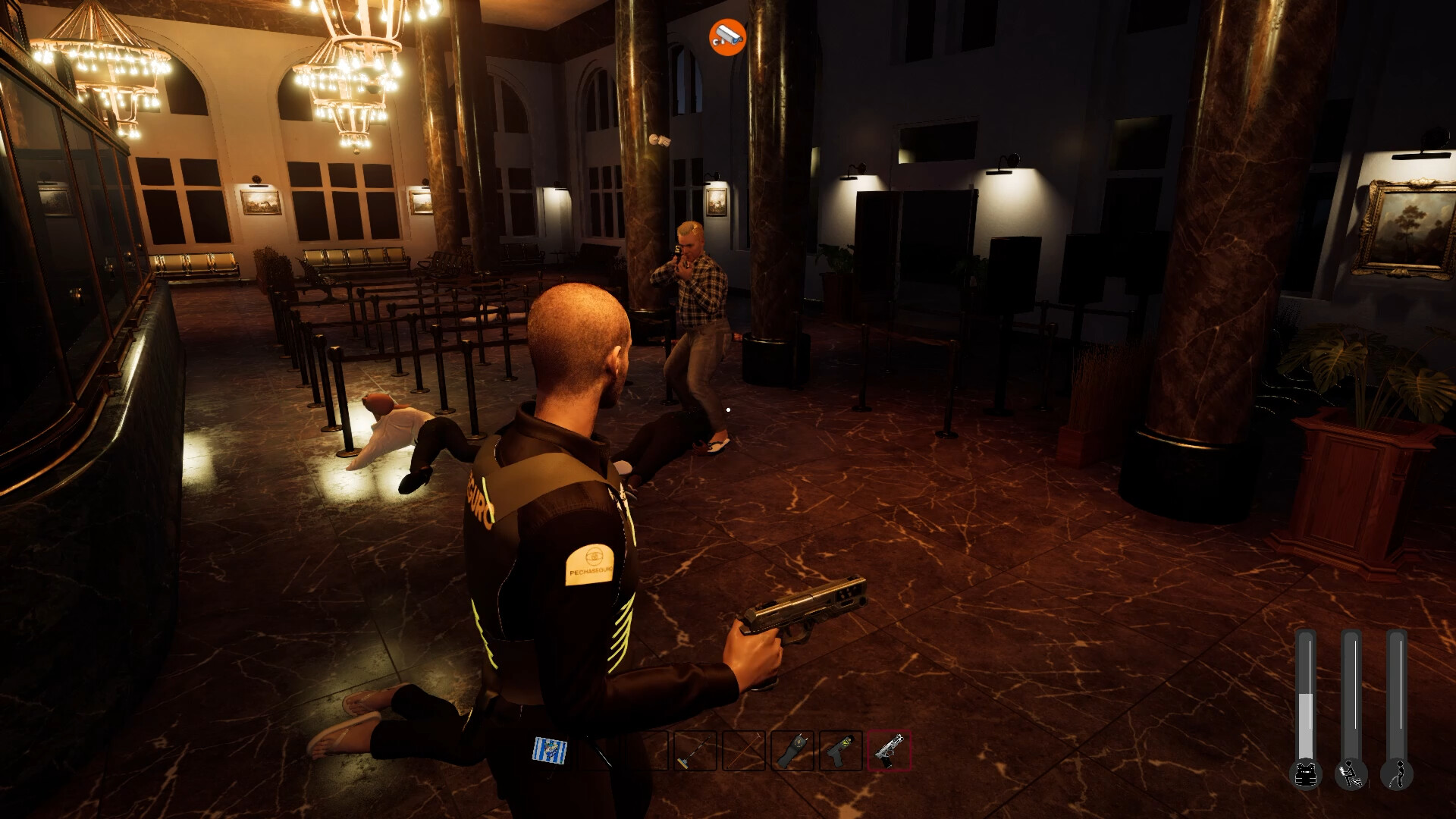Click the orange CCTV camera alert icon
This screenshot has width=1456, height=819.
point(726,35)
